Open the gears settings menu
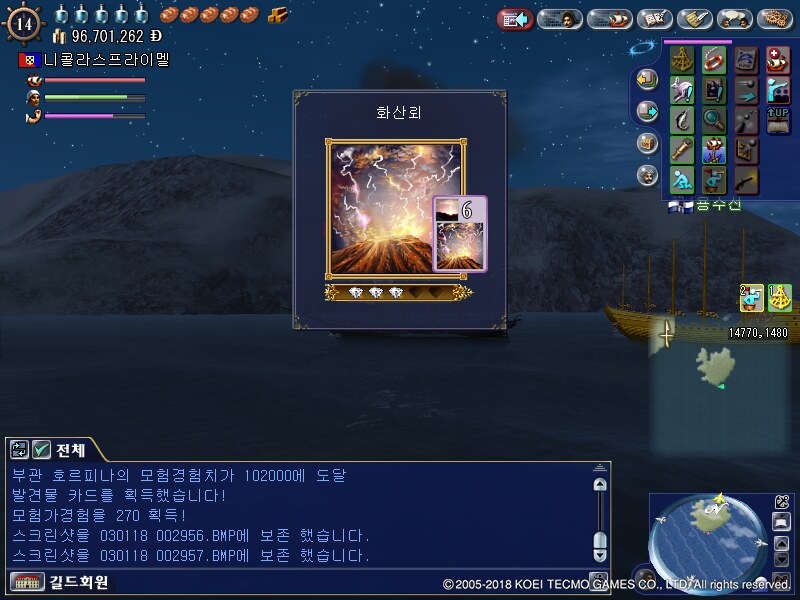The height and width of the screenshot is (600, 800). pos(775,19)
